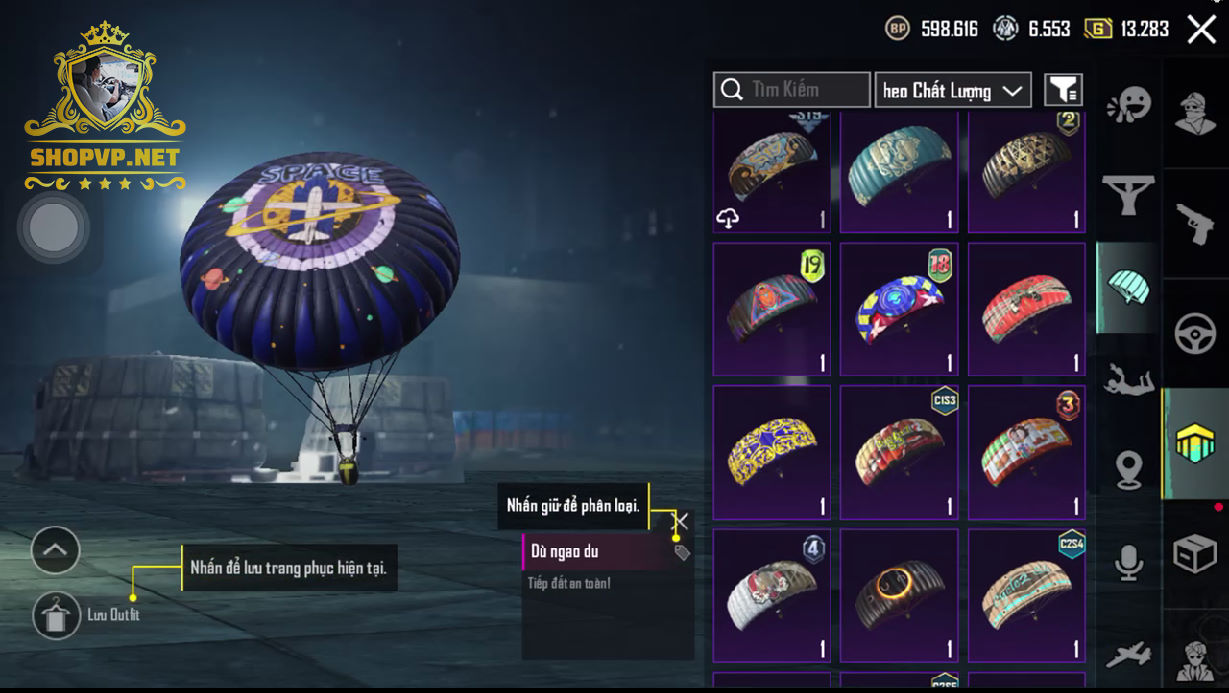Choose the yellow and blue patterned parachute
The height and width of the screenshot is (693, 1229).
tap(771, 452)
